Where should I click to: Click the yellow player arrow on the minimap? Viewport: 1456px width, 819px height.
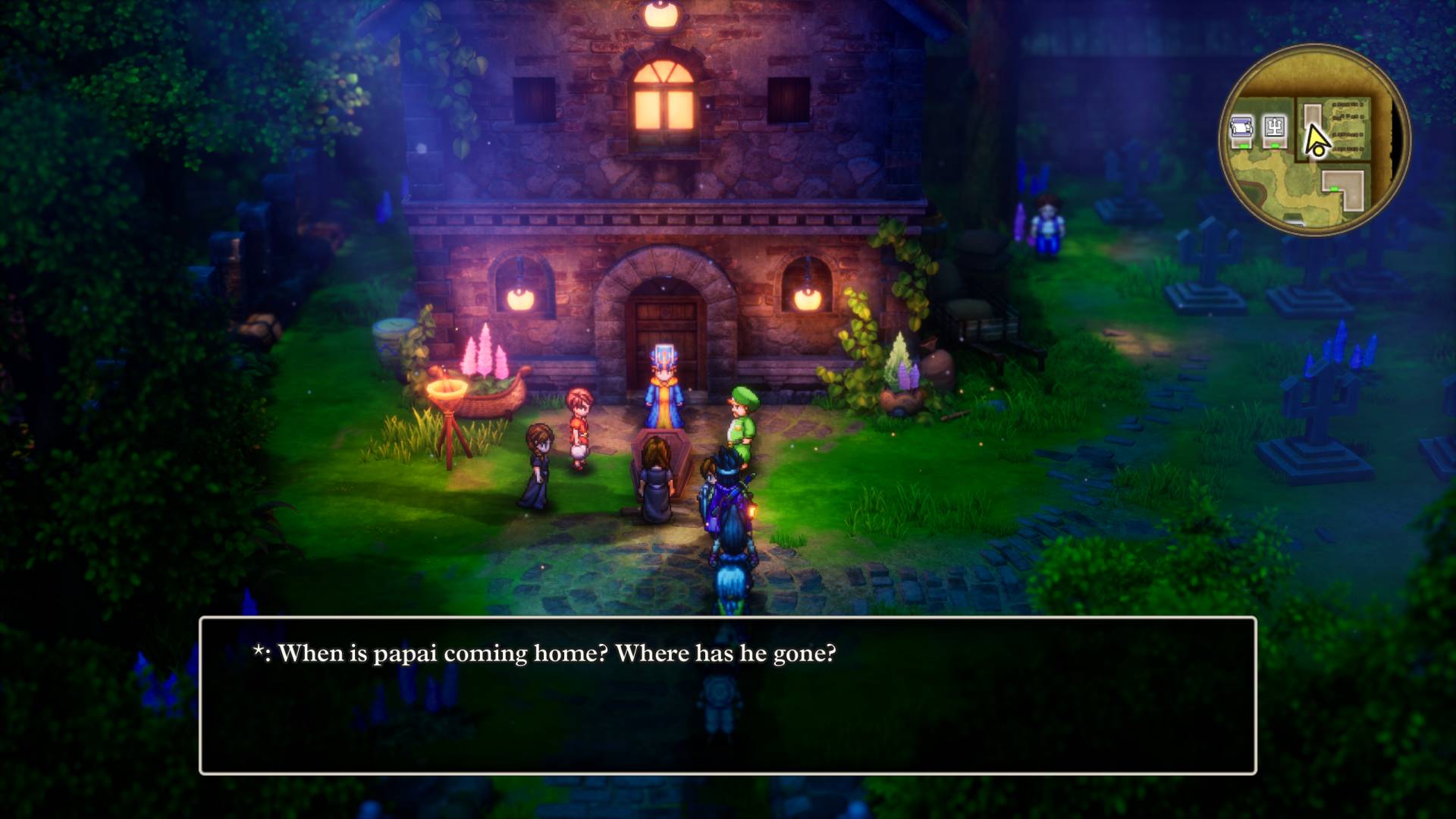(x=1316, y=140)
